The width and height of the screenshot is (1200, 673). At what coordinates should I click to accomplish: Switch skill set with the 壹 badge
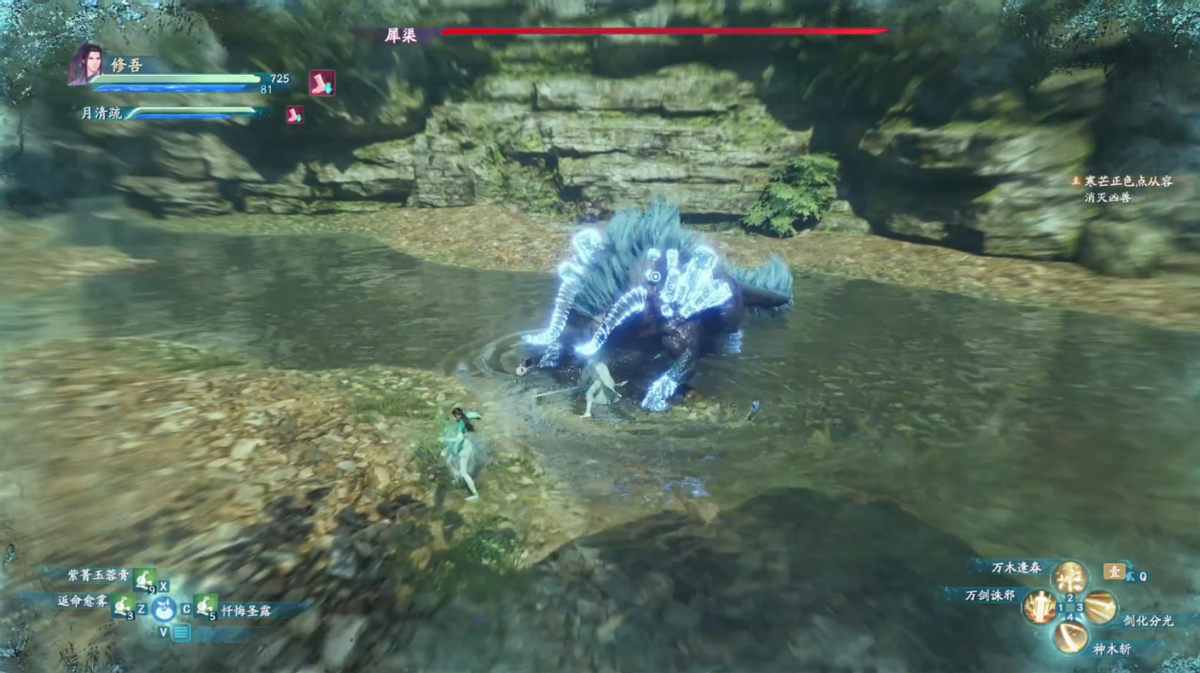1114,571
